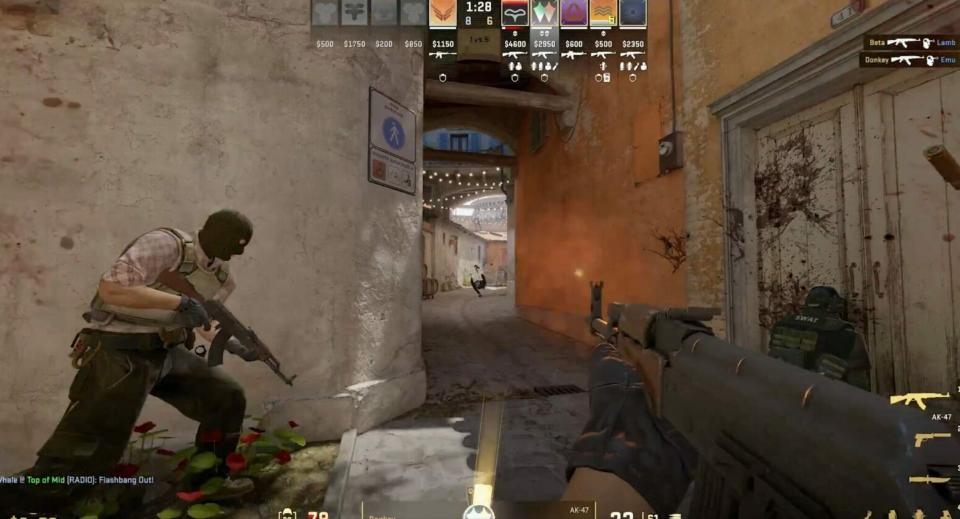This screenshot has height=519, width=960.
Task: Click the dead player avatar with $1750
Action: pyautogui.click(x=355, y=13)
